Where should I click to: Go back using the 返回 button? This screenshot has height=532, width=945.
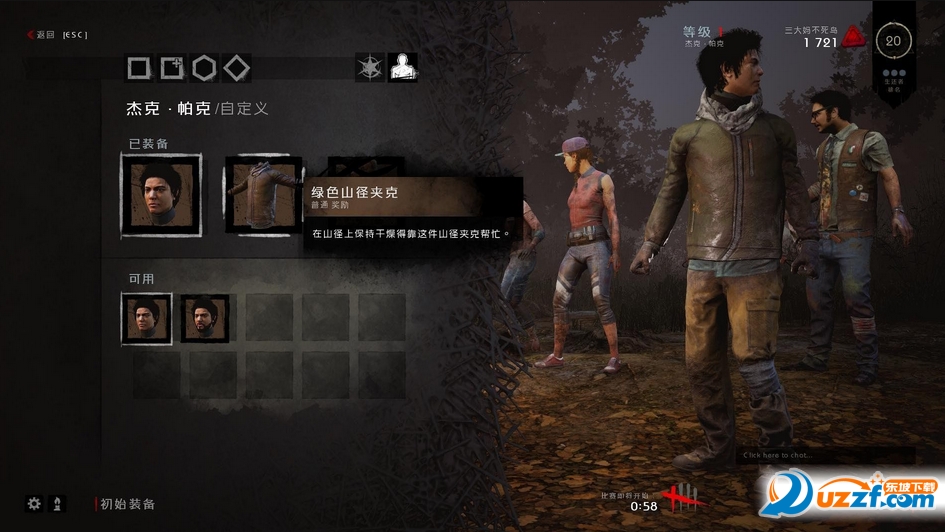[x=46, y=34]
